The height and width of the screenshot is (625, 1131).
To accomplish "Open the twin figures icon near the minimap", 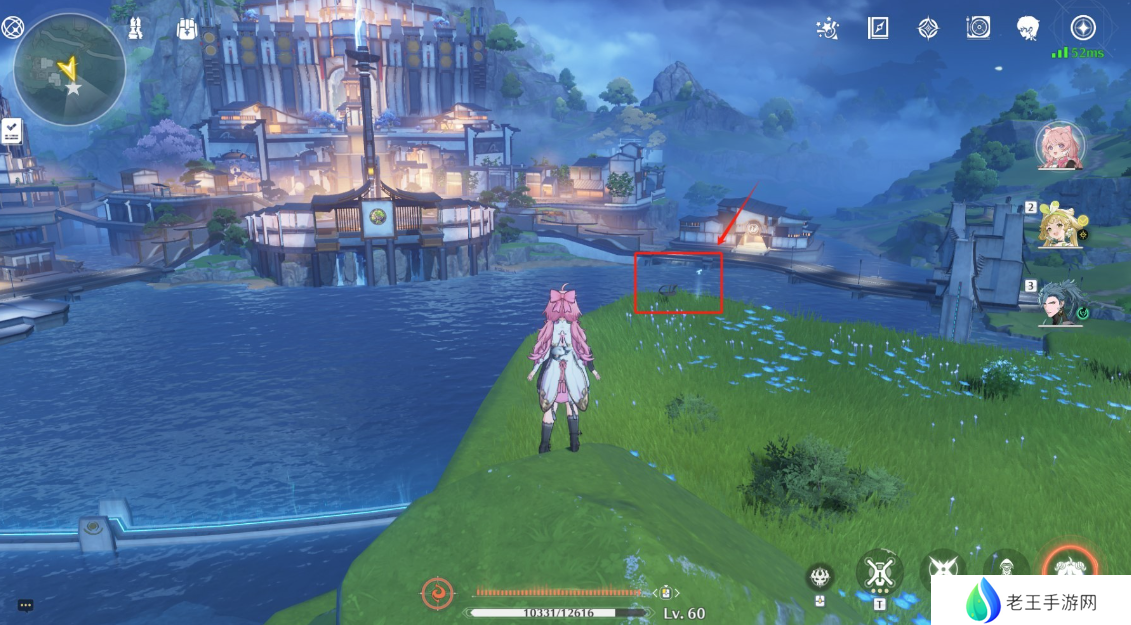I will click(x=136, y=28).
